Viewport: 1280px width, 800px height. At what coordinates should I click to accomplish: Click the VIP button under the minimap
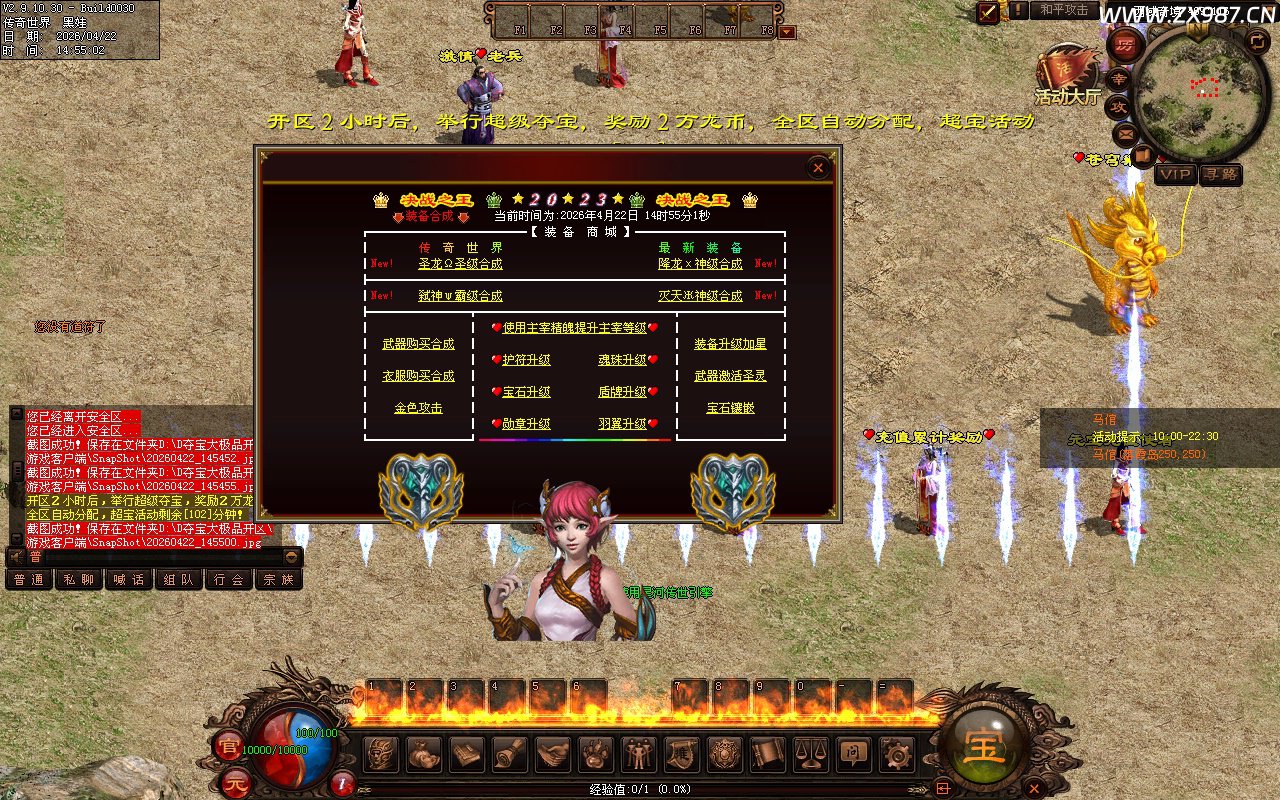click(x=1175, y=174)
